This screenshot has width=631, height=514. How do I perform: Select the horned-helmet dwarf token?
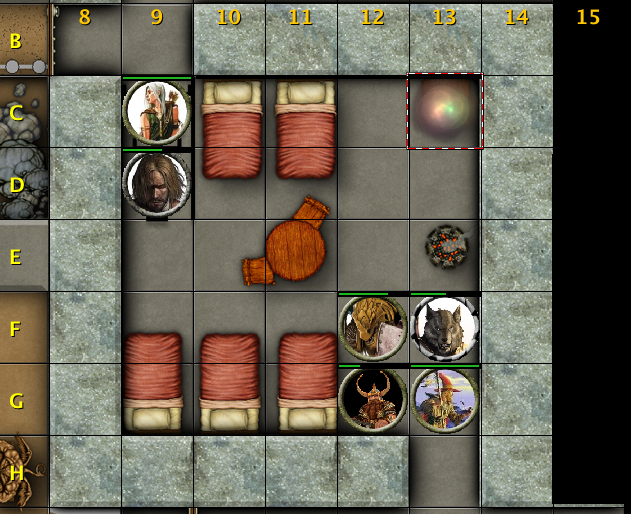point(373,399)
